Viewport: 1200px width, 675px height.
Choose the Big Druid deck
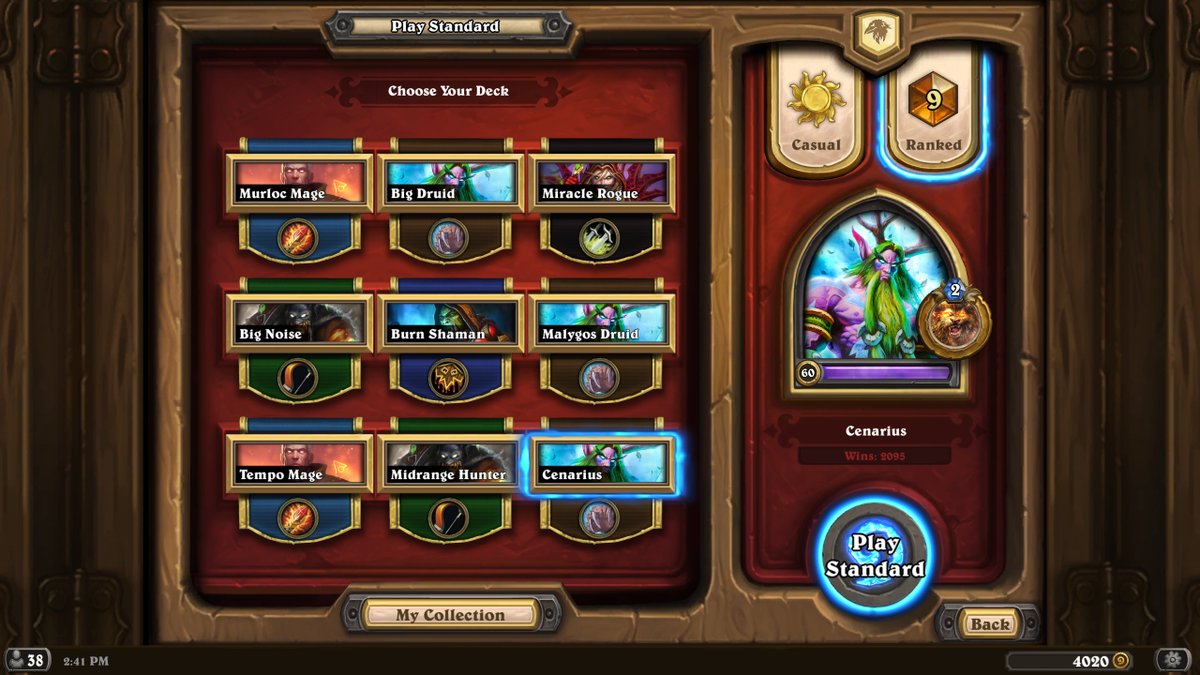tap(450, 183)
